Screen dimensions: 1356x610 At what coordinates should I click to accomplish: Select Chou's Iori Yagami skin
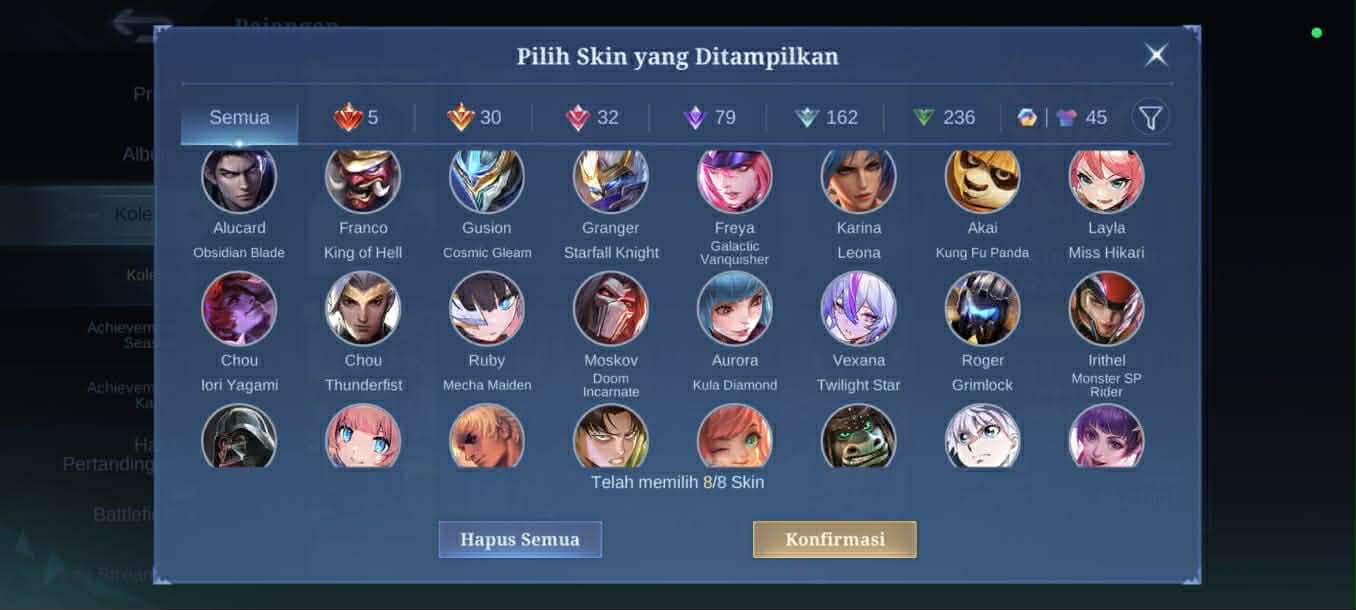click(x=239, y=309)
